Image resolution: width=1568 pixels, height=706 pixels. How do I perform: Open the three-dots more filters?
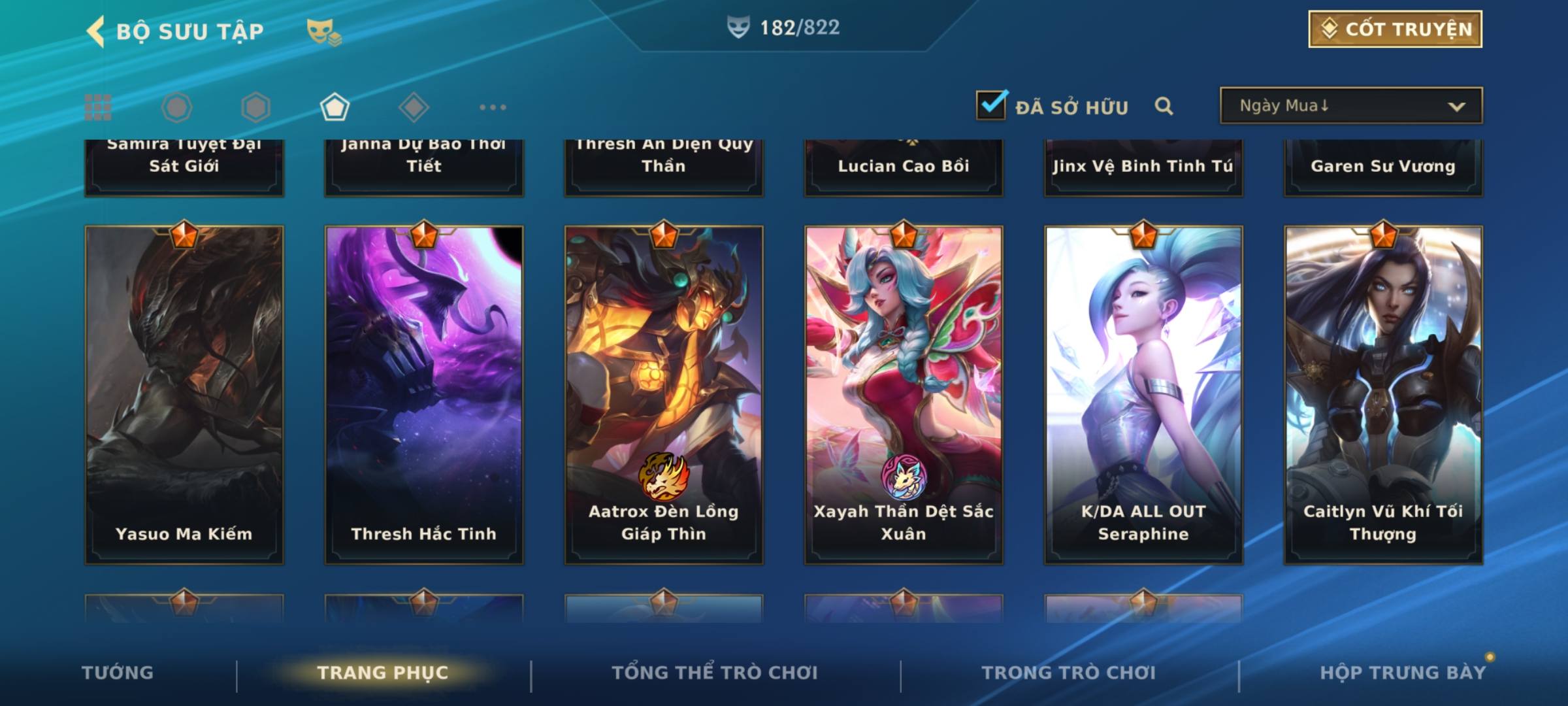(x=493, y=107)
